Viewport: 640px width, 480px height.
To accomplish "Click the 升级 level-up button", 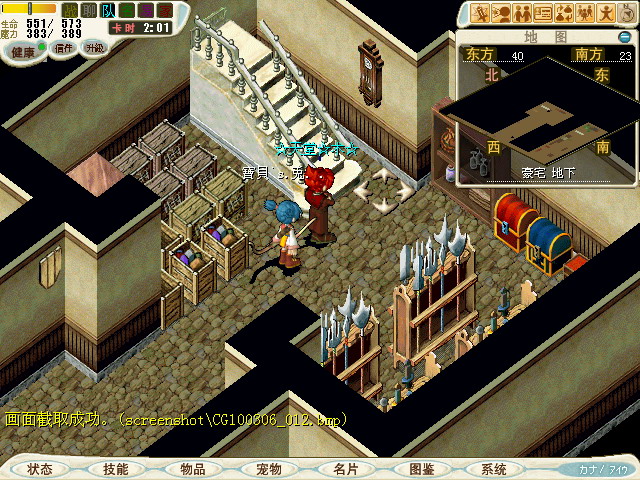I will click(x=94, y=48).
